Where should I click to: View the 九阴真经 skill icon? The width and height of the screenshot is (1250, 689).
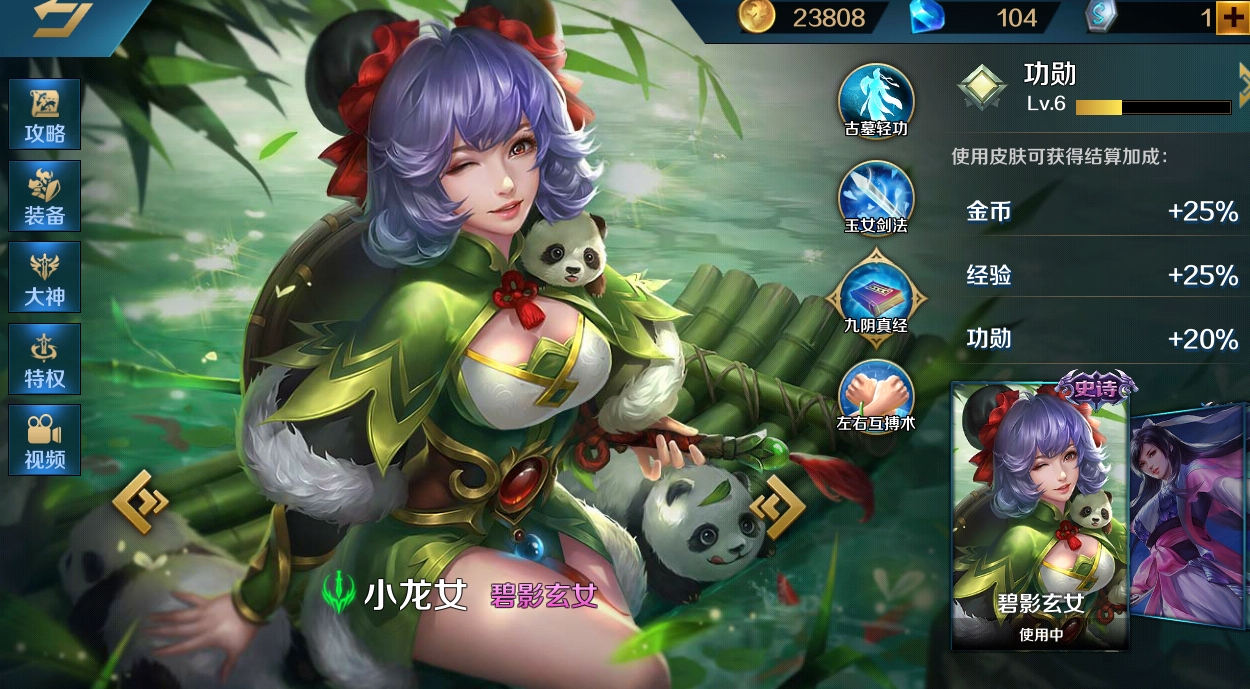click(x=876, y=298)
